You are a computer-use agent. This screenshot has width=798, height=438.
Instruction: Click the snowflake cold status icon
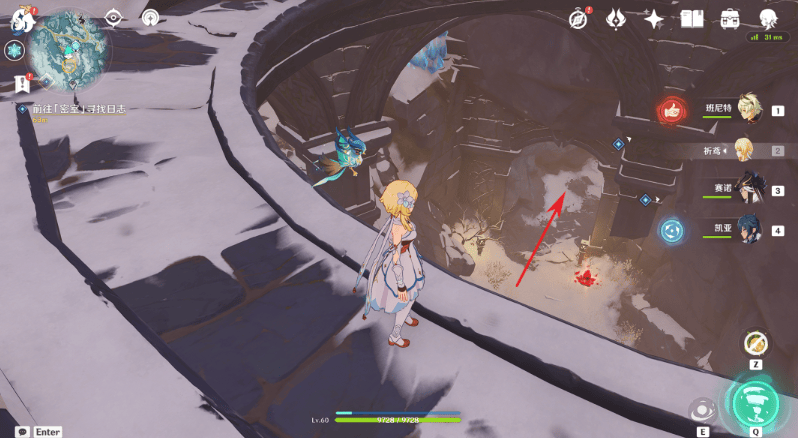pyautogui.click(x=15, y=52)
